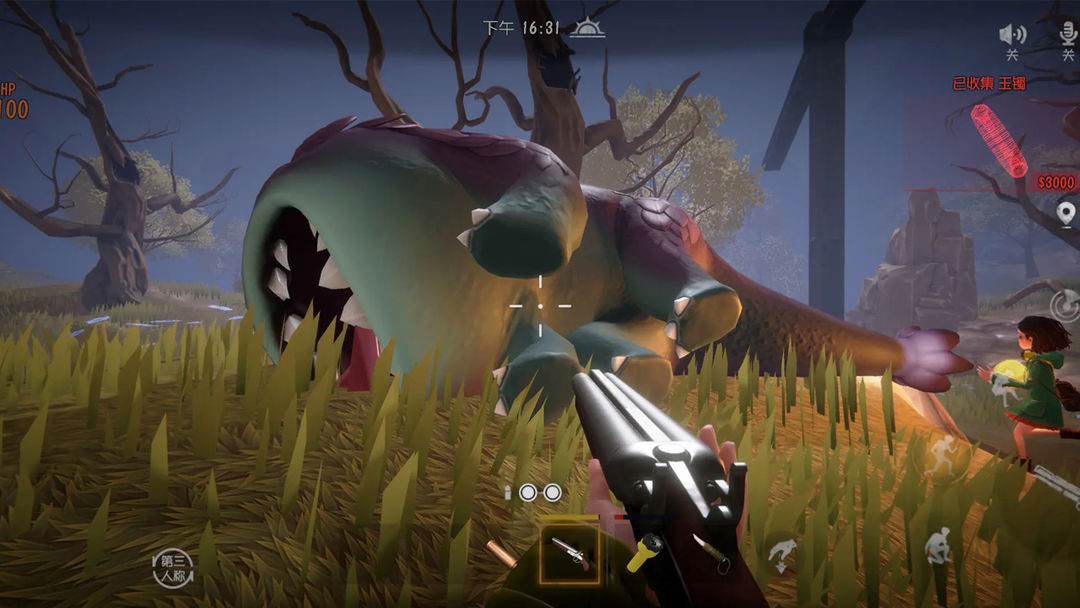The image size is (1080, 608).
Task: Switch to third-person view (第三人称)
Action: [172, 568]
